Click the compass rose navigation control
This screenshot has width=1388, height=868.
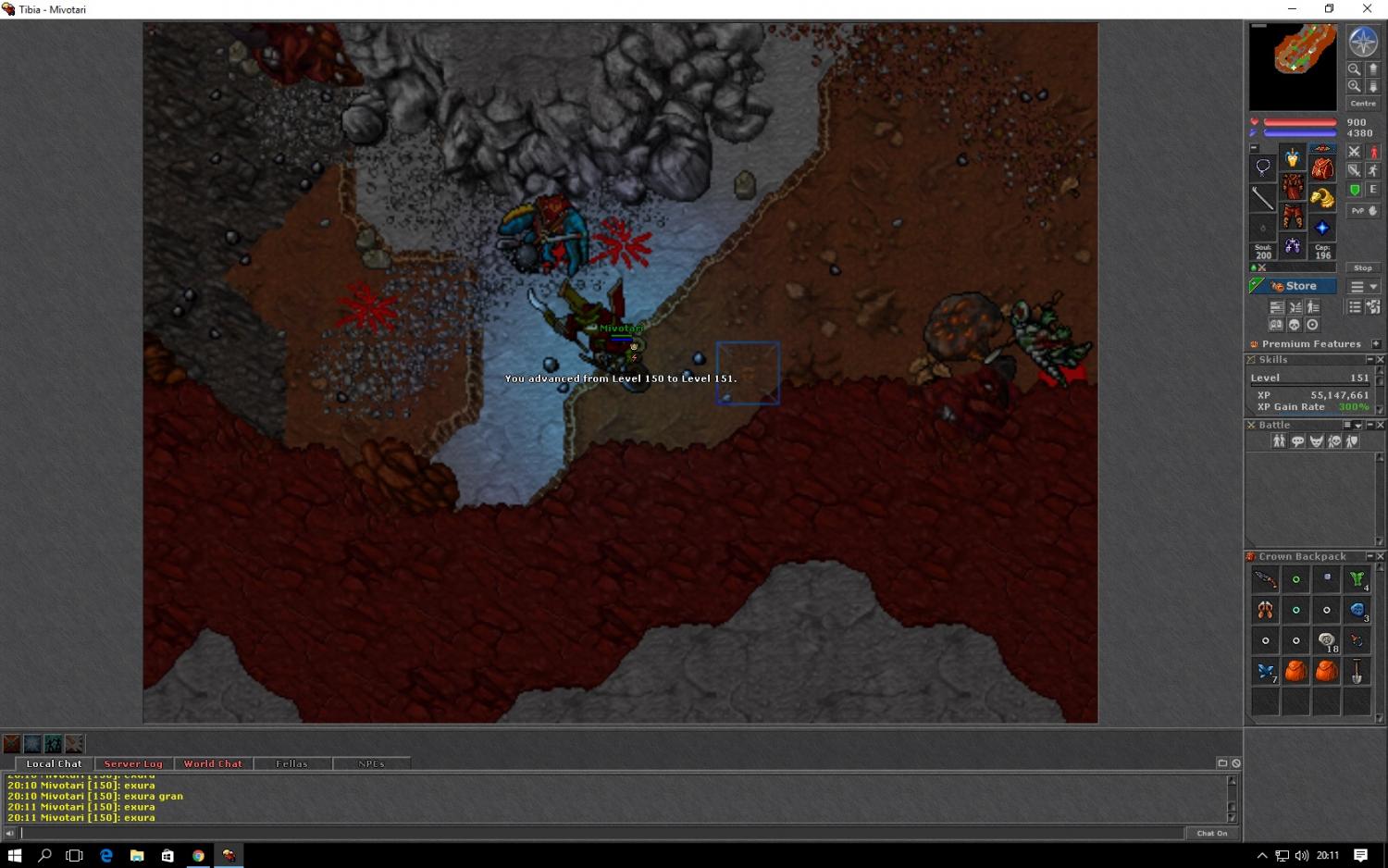pos(1362,42)
